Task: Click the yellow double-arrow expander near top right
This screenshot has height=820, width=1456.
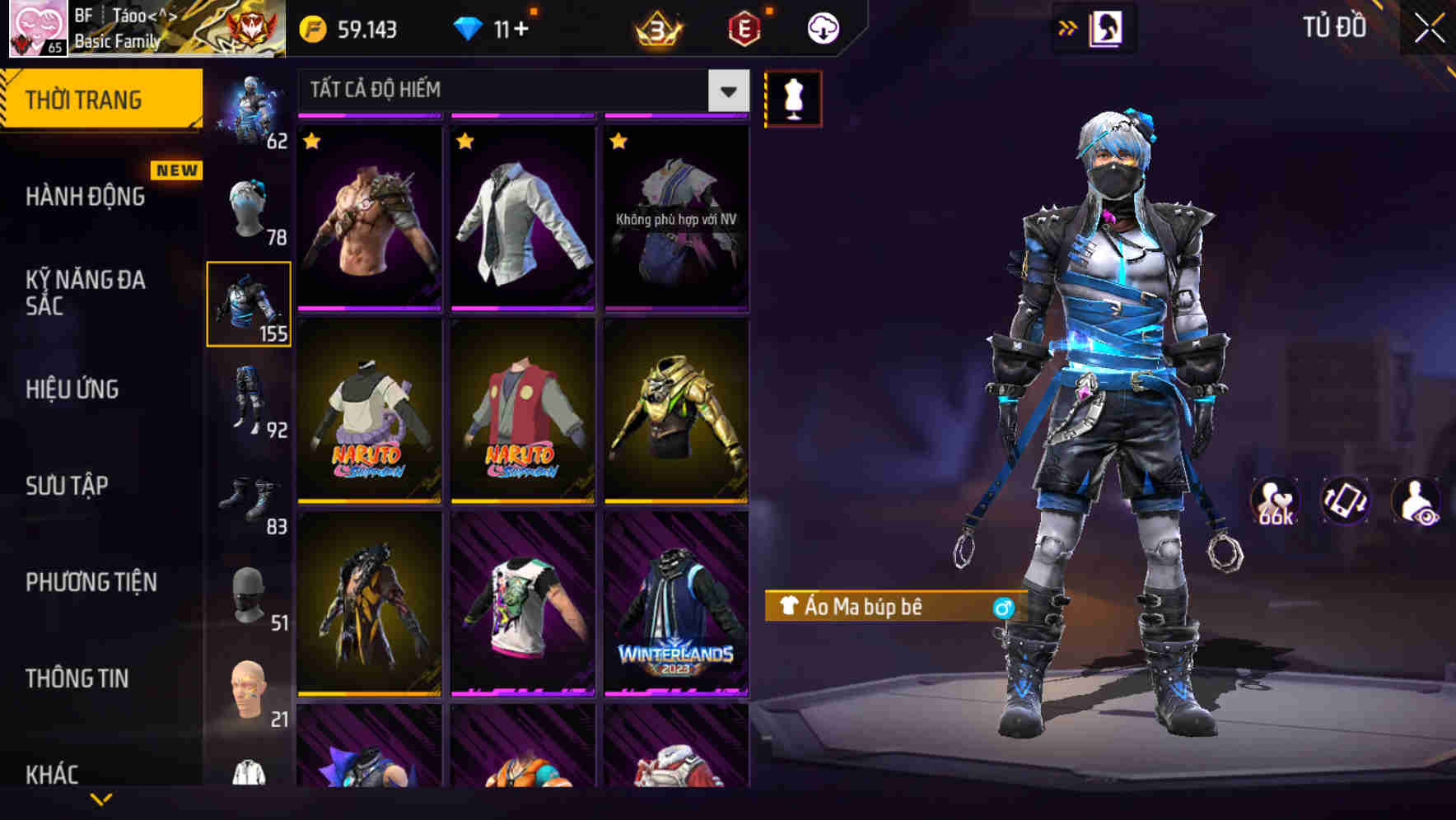Action: click(1067, 27)
